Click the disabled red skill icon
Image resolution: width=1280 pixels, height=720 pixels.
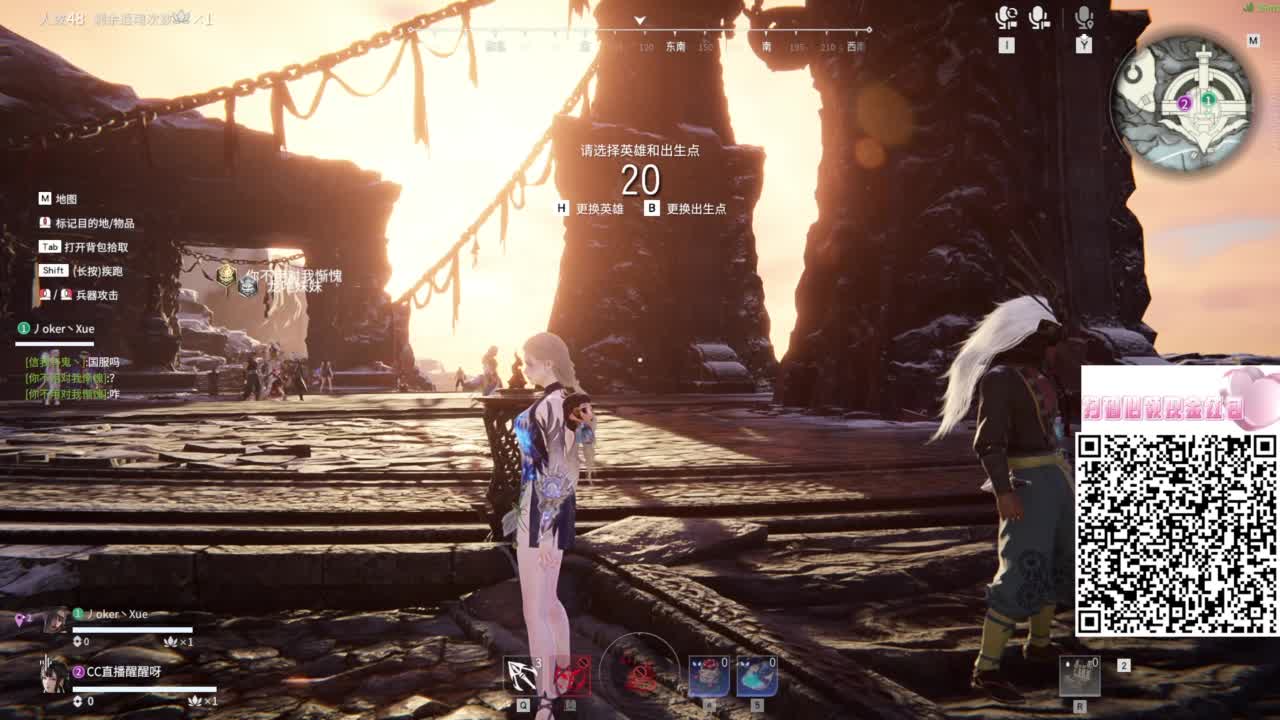pyautogui.click(x=572, y=677)
